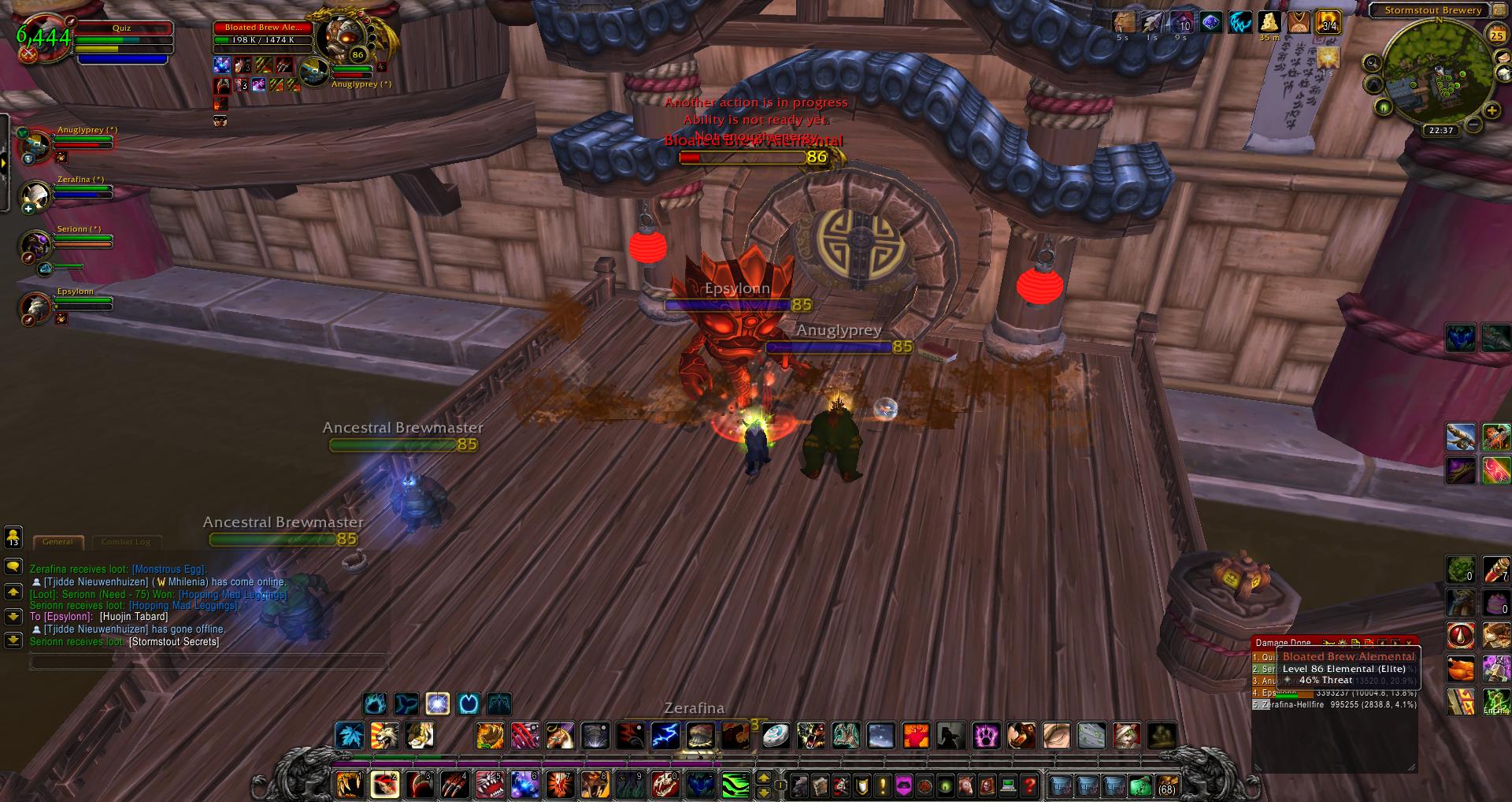Image resolution: width=1512 pixels, height=802 pixels.
Task: Open the friends list button showing 13
Action: coord(13,537)
